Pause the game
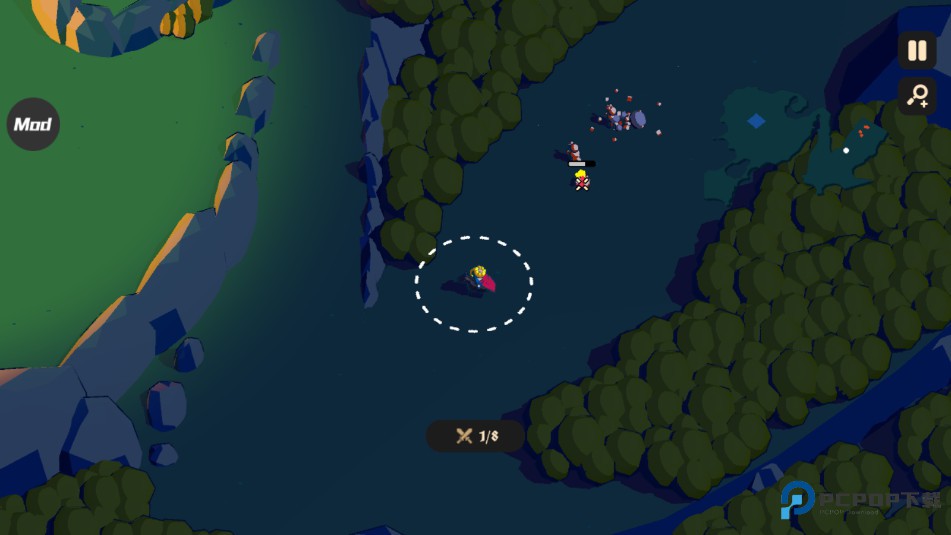 coord(916,50)
